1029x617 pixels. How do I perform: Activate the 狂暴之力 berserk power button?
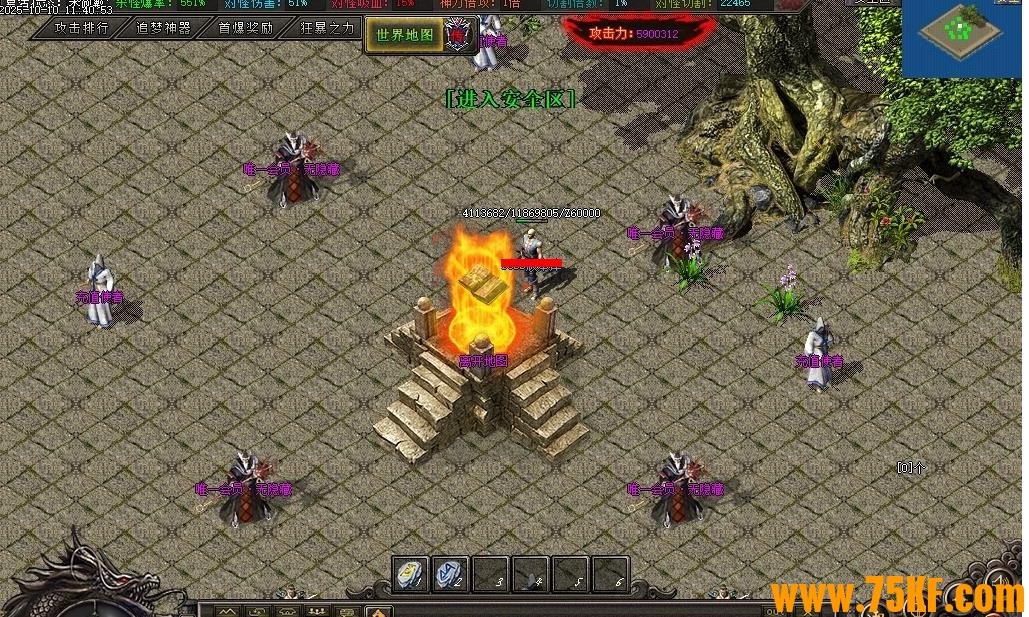(327, 28)
